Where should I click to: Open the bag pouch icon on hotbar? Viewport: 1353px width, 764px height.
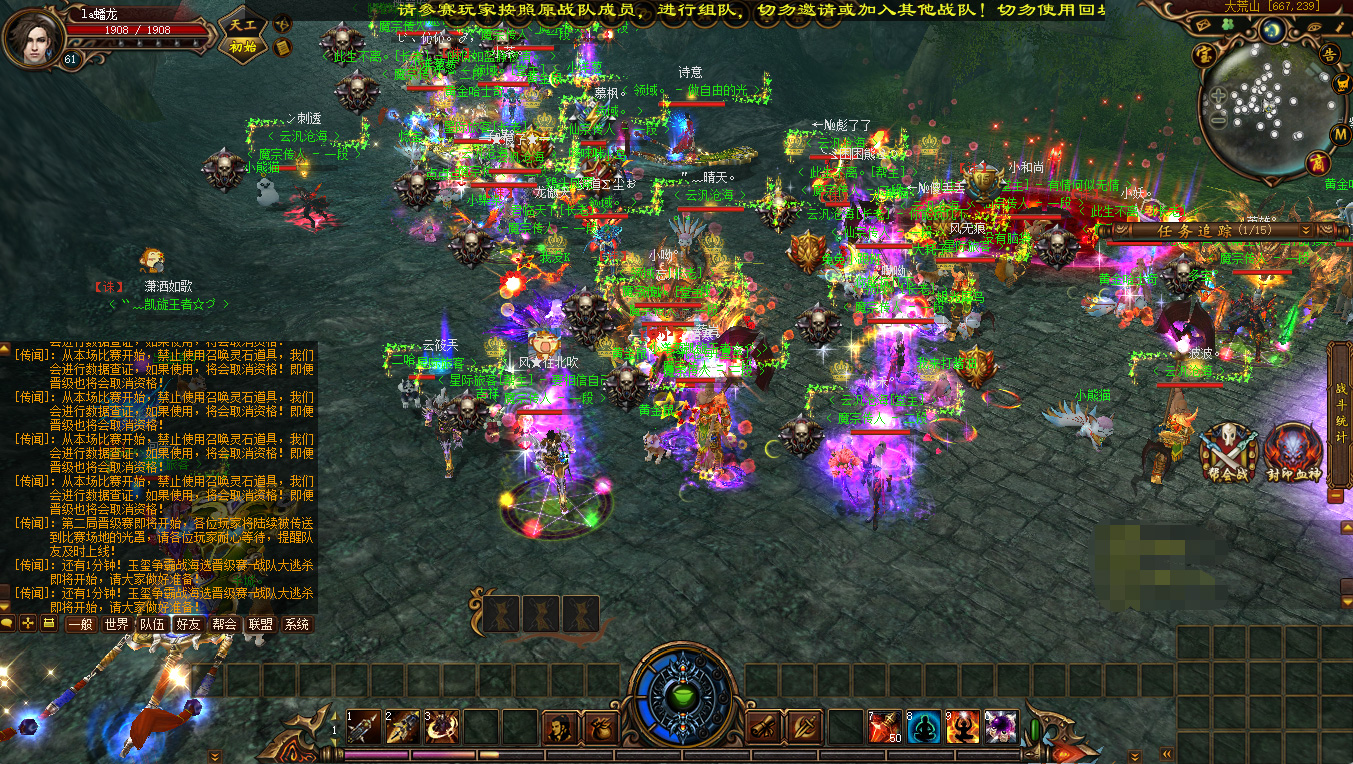point(600,727)
